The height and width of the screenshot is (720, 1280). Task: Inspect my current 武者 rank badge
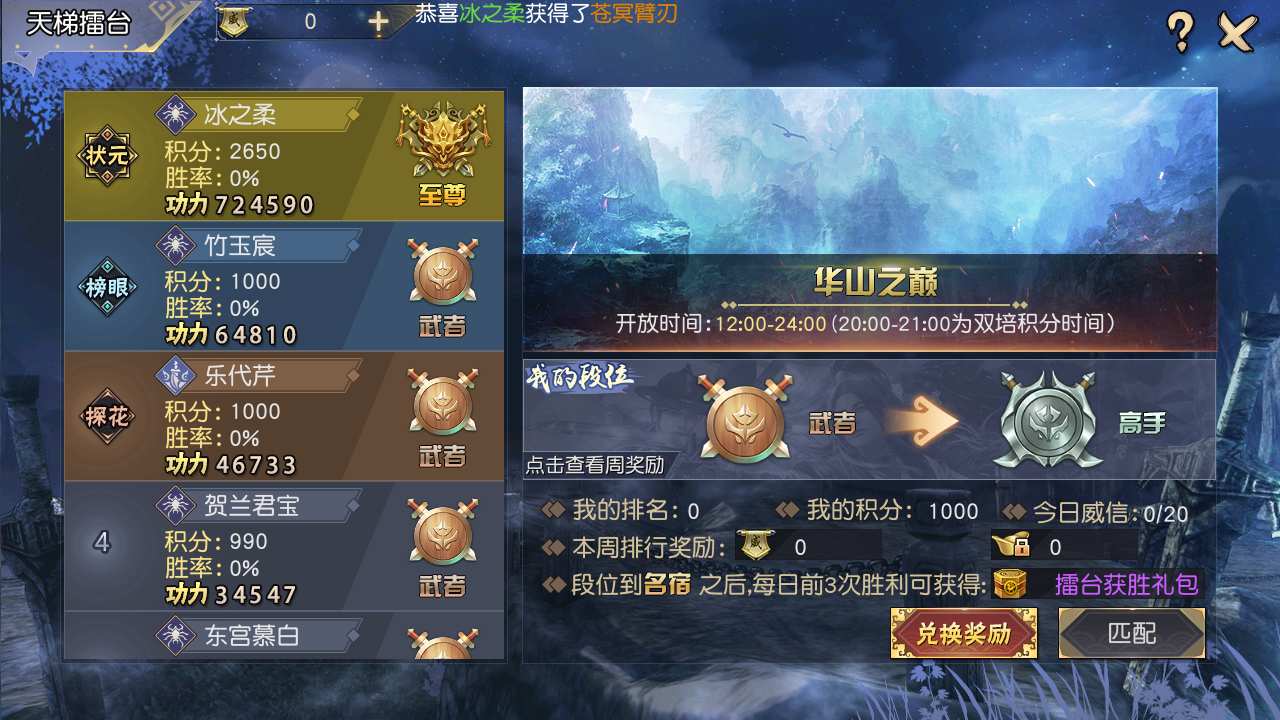(745, 419)
